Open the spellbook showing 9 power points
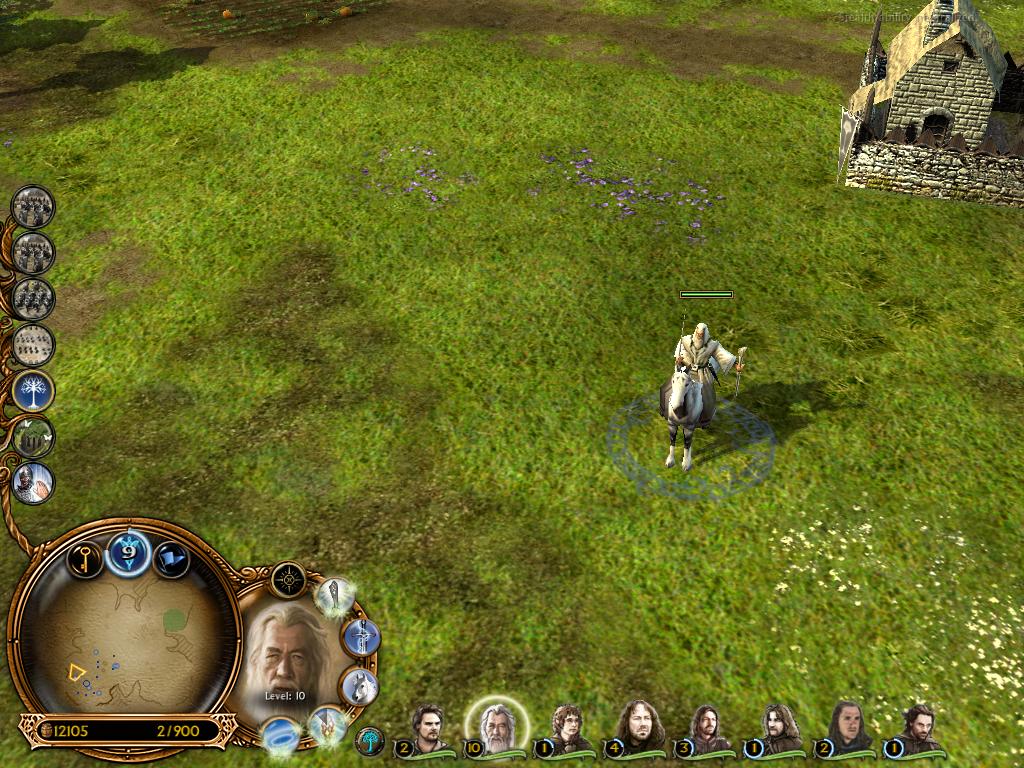This screenshot has height=768, width=1024. coord(129,551)
